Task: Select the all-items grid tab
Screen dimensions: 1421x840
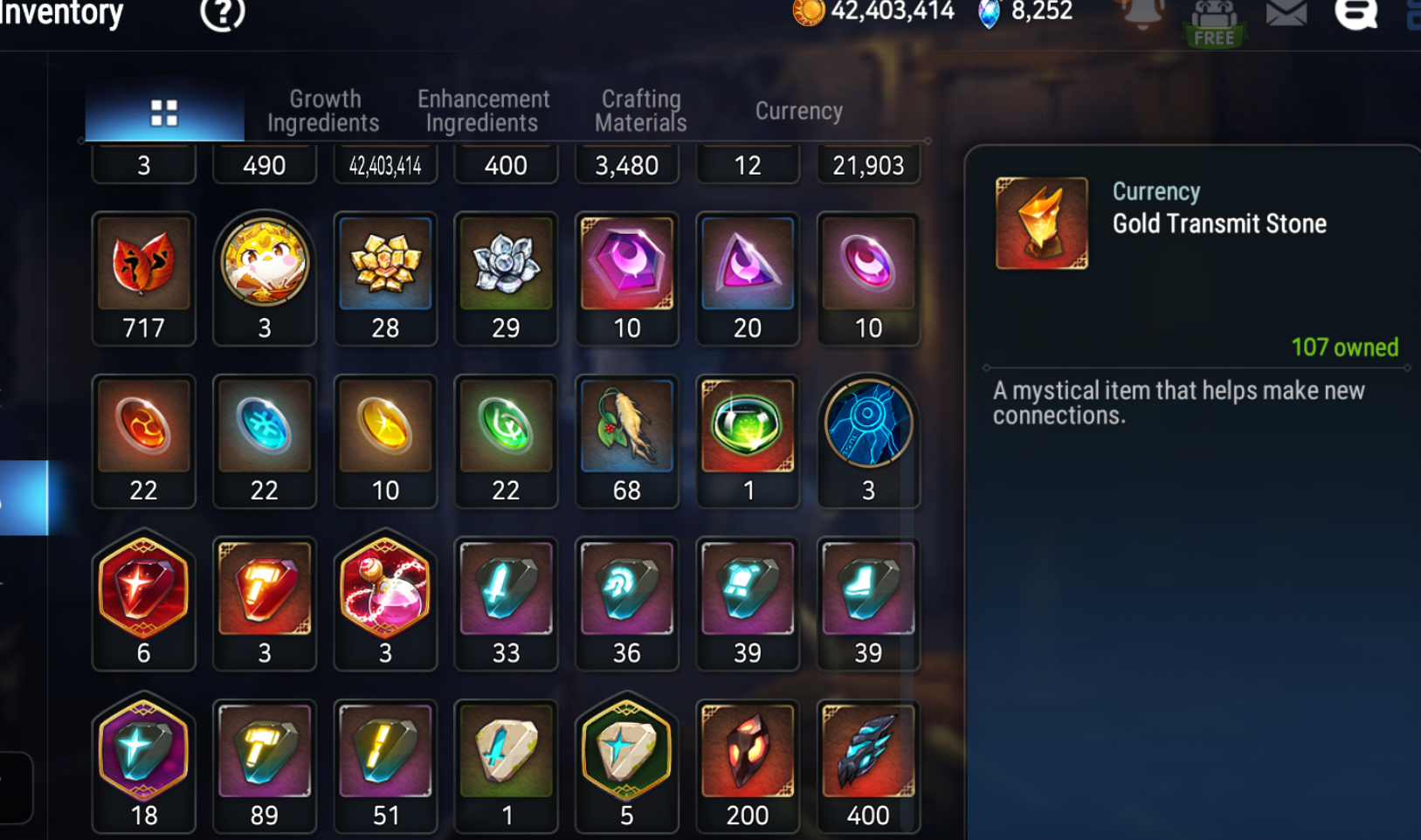Action: [x=164, y=113]
